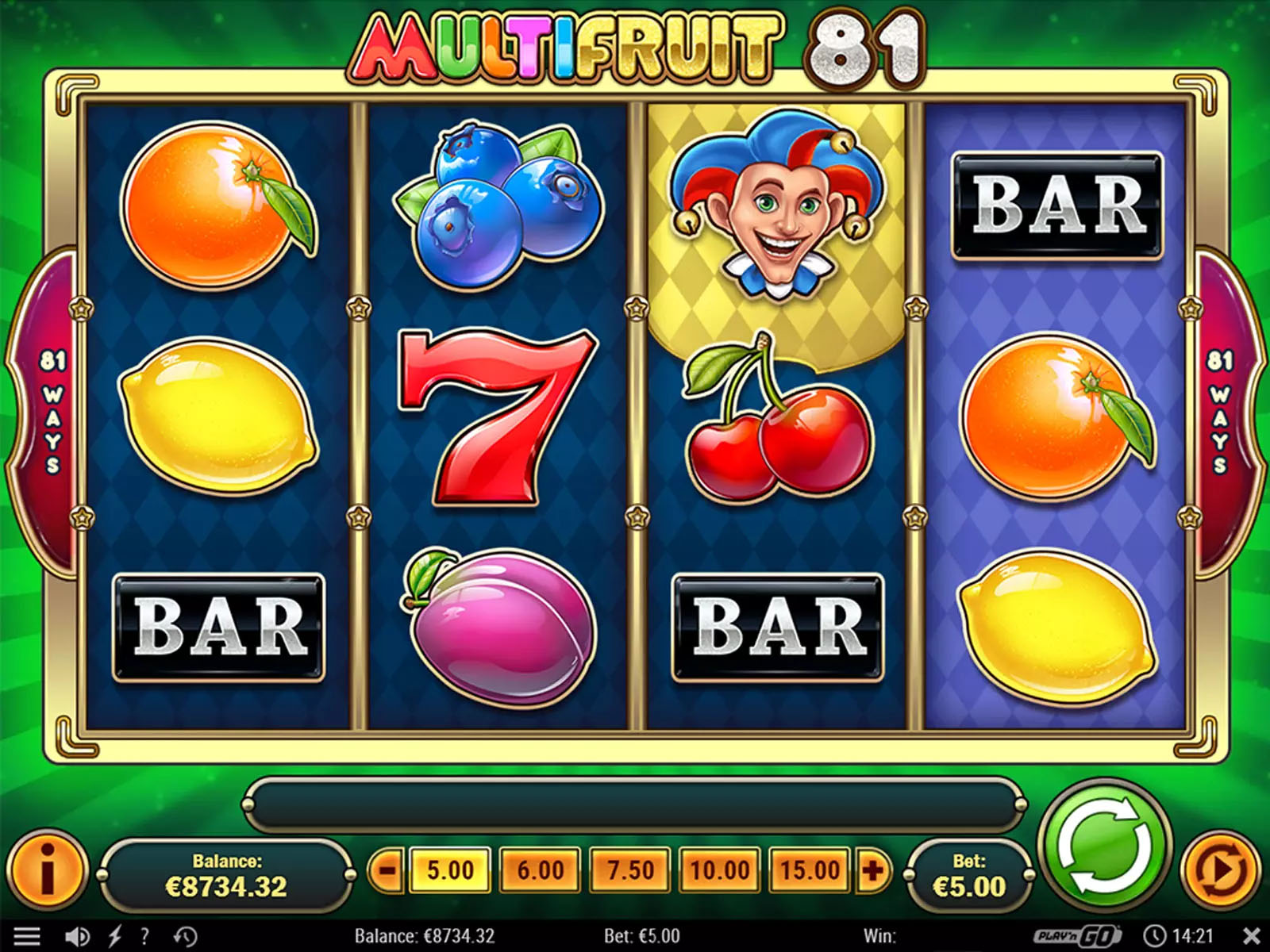The image size is (1270, 952).
Task: Start autoplay with the orange play button
Action: [1222, 871]
